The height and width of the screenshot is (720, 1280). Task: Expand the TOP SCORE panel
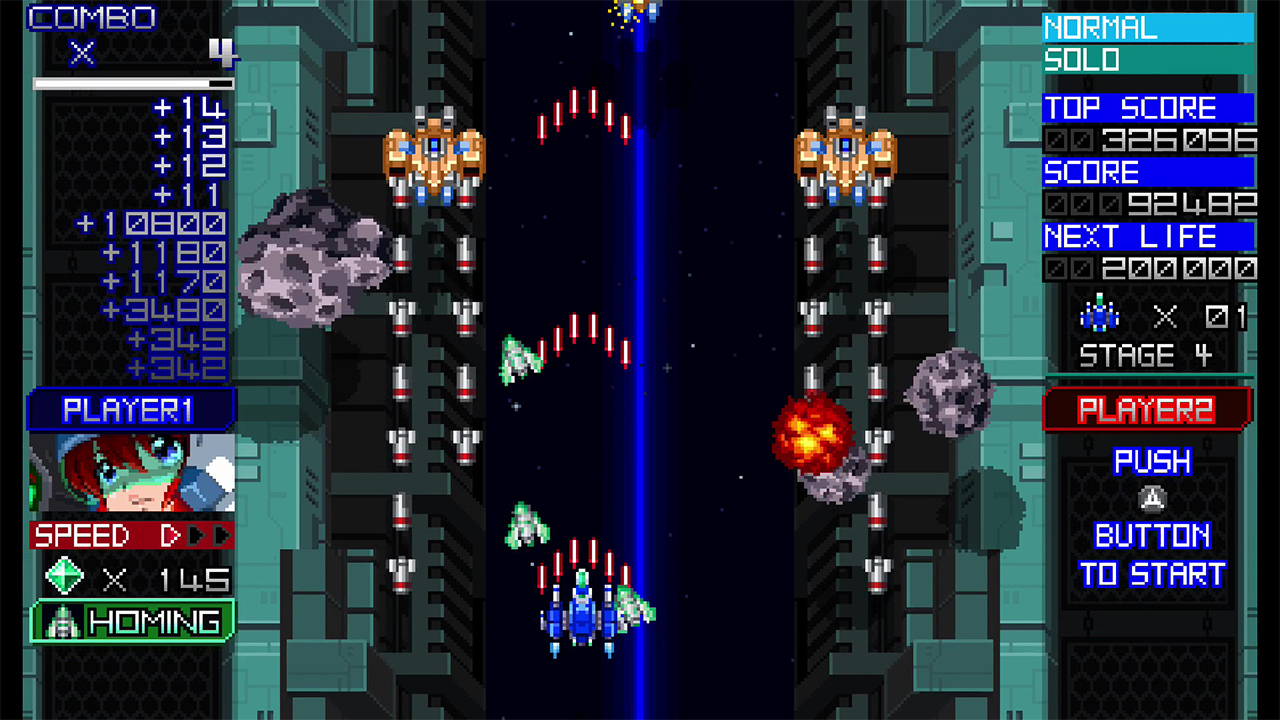coord(1128,108)
